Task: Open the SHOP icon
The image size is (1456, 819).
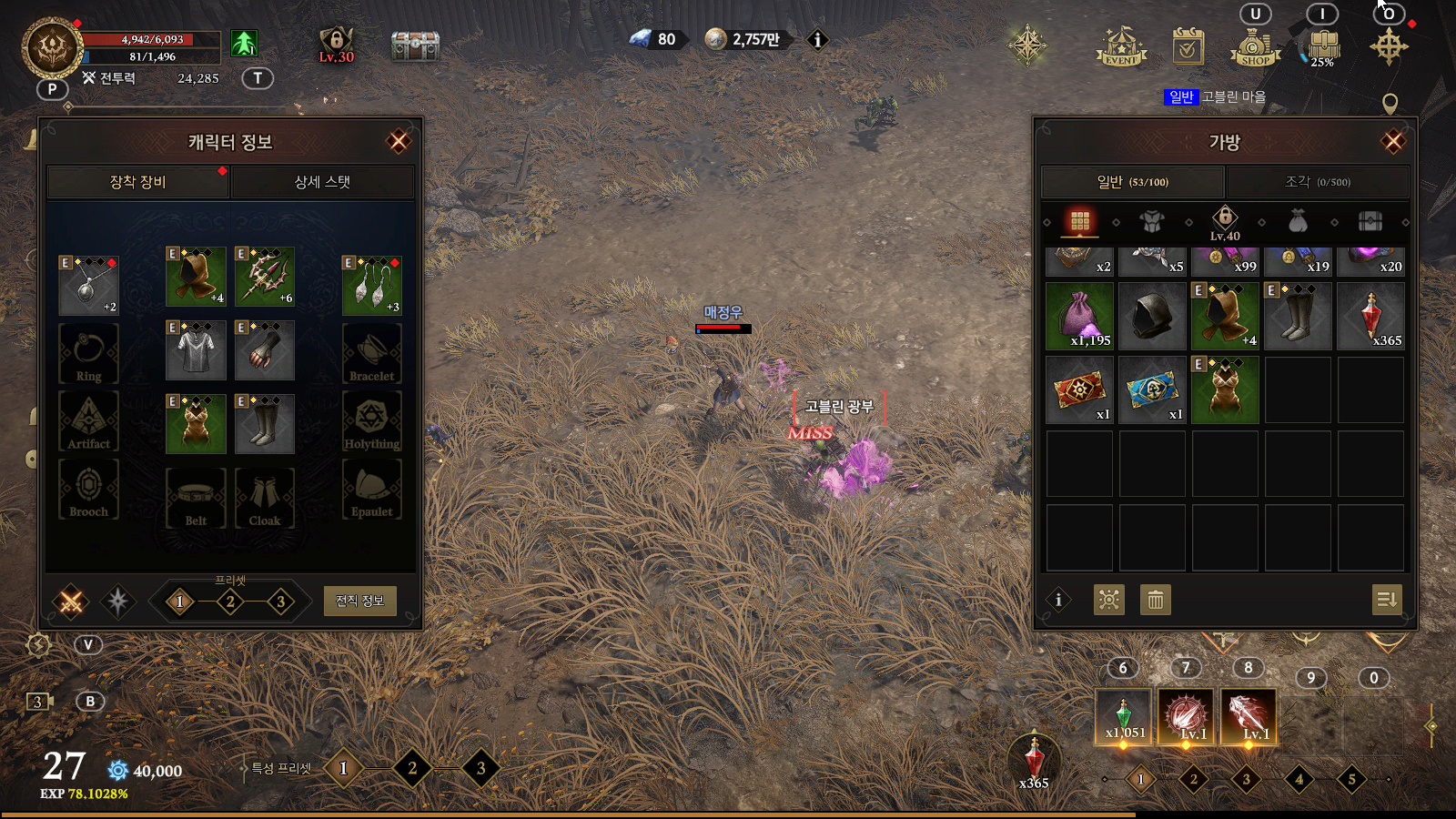Action: [1255, 45]
